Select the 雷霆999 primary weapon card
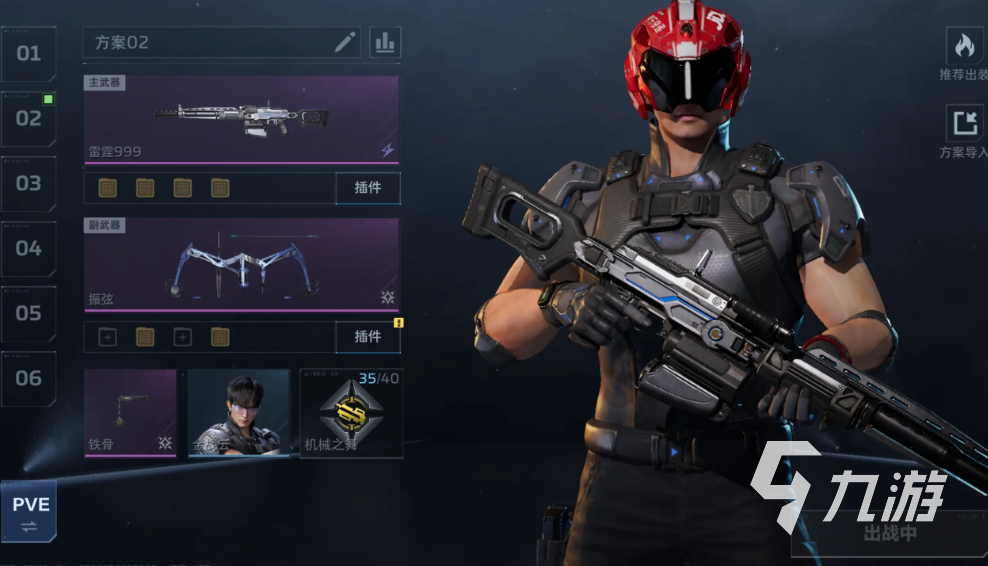The width and height of the screenshot is (988, 566). click(241, 119)
